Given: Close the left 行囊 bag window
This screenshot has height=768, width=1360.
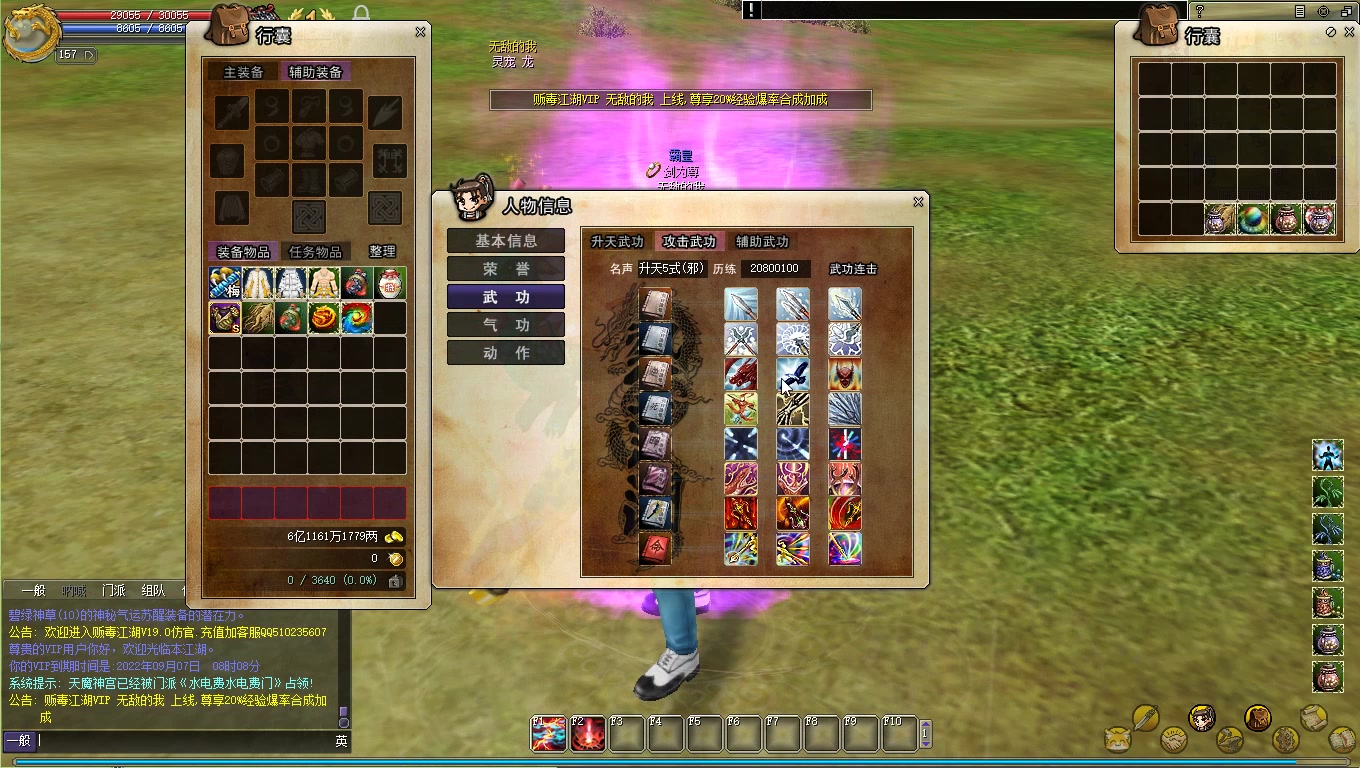Looking at the screenshot, I should (x=420, y=32).
